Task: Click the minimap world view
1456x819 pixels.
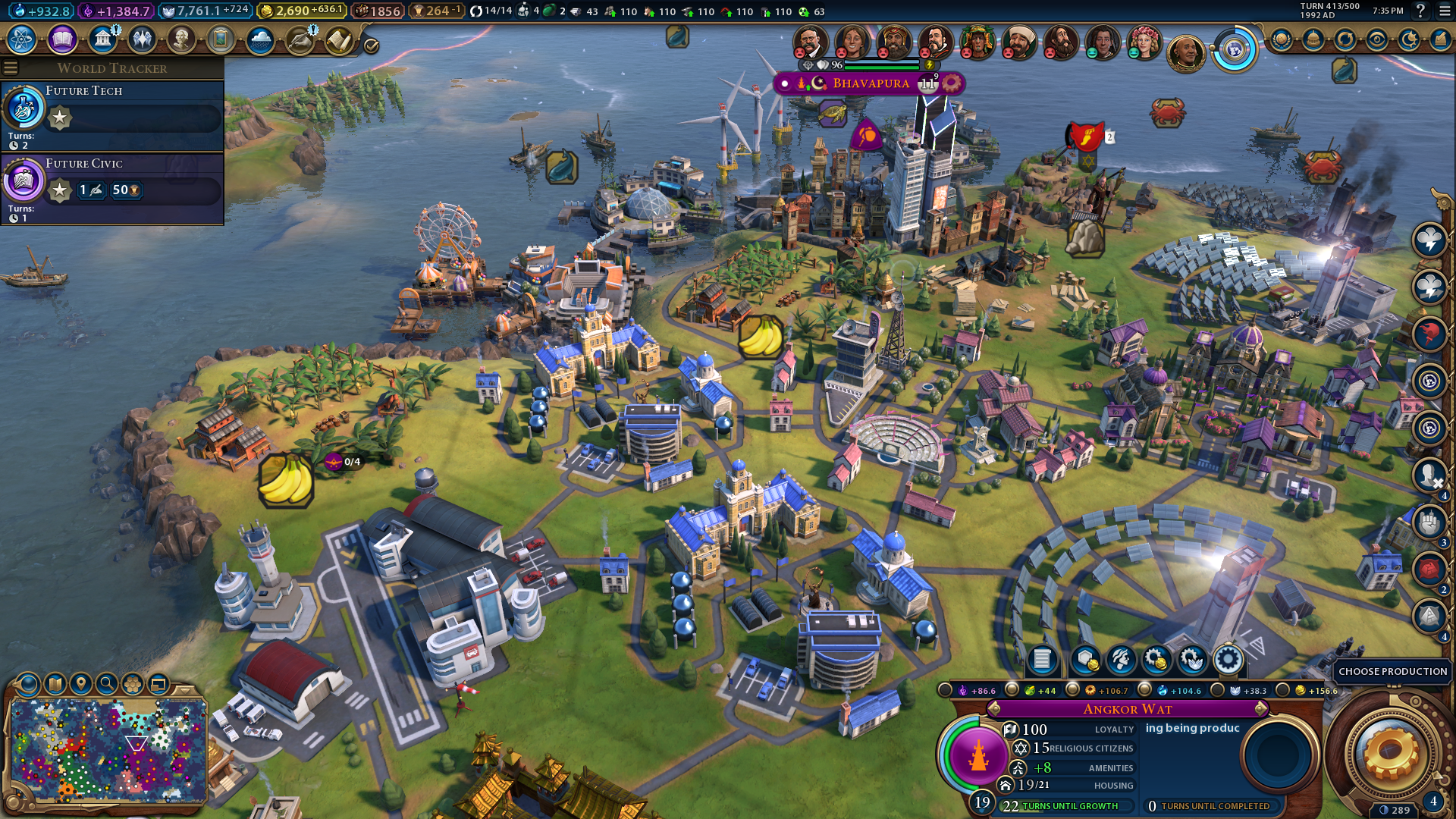Action: pos(108,751)
